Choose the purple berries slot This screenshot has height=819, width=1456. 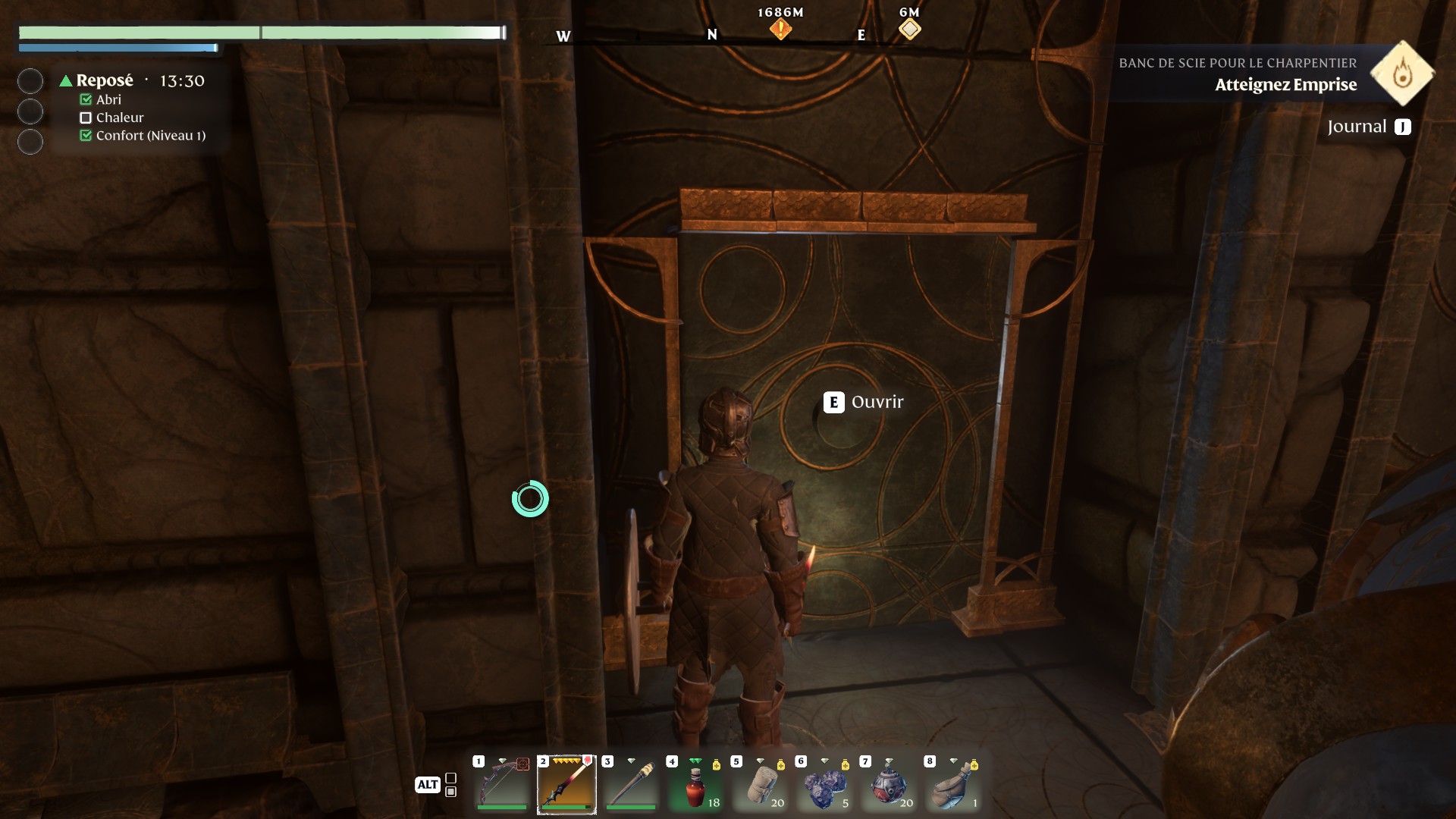click(x=824, y=784)
